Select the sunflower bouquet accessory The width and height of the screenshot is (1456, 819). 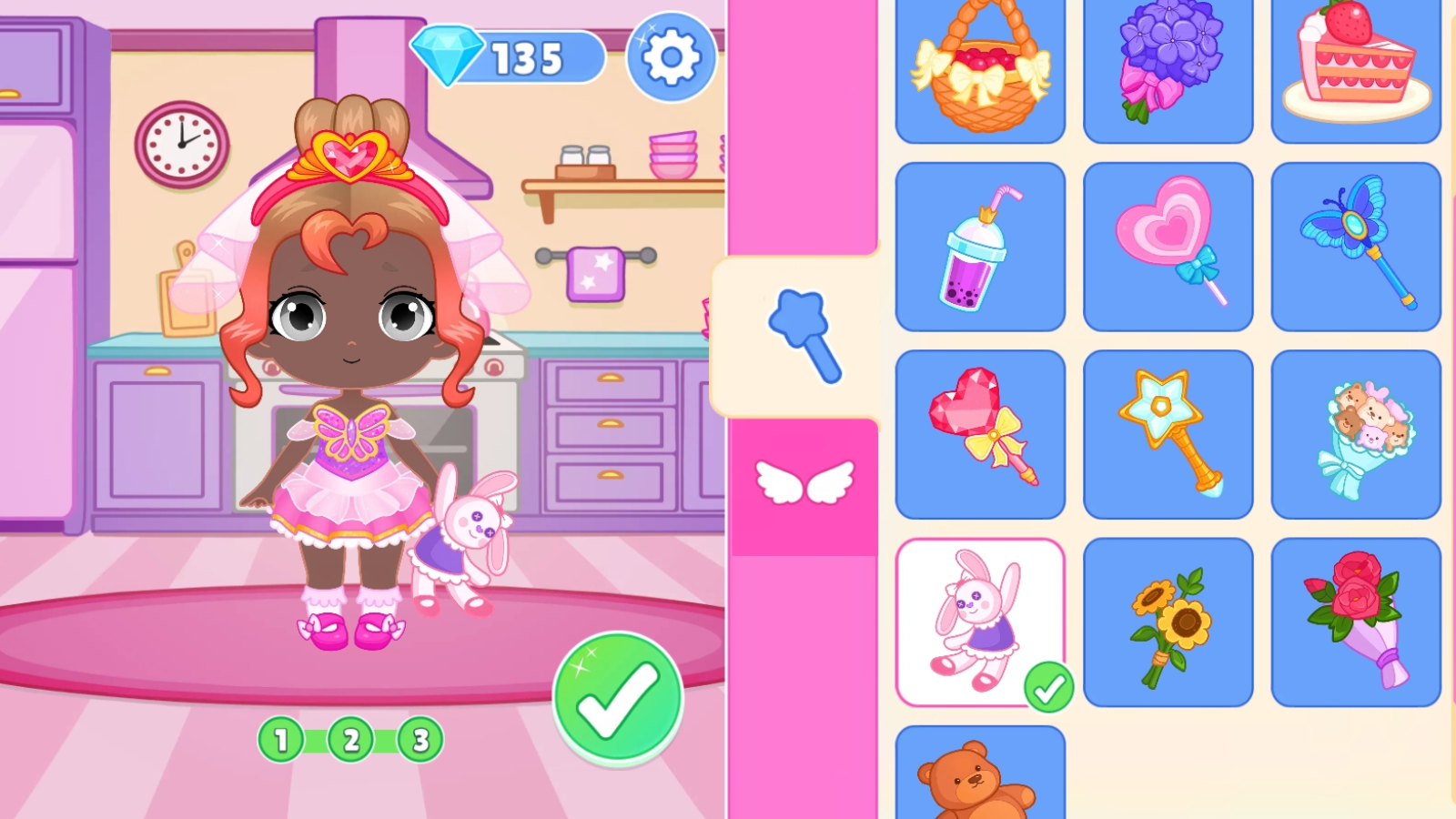[1168, 622]
